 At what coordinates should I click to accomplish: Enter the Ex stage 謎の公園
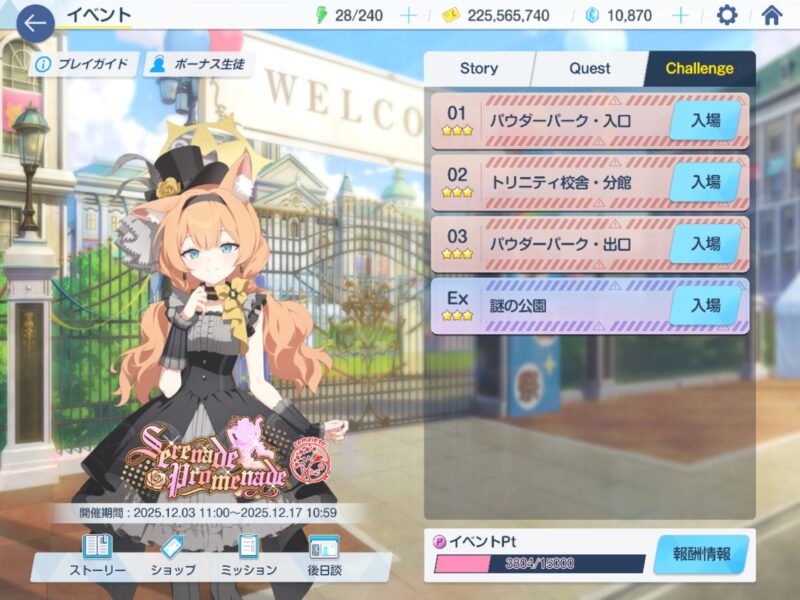705,305
